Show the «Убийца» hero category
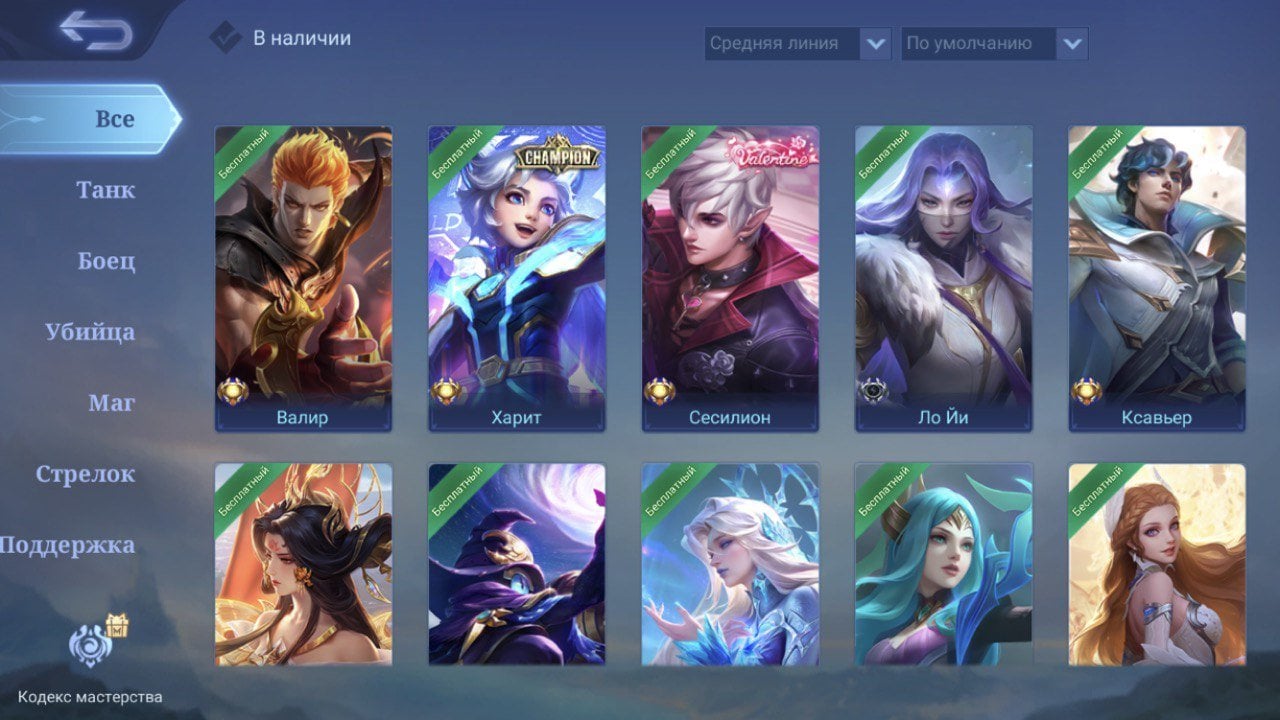 pos(90,332)
